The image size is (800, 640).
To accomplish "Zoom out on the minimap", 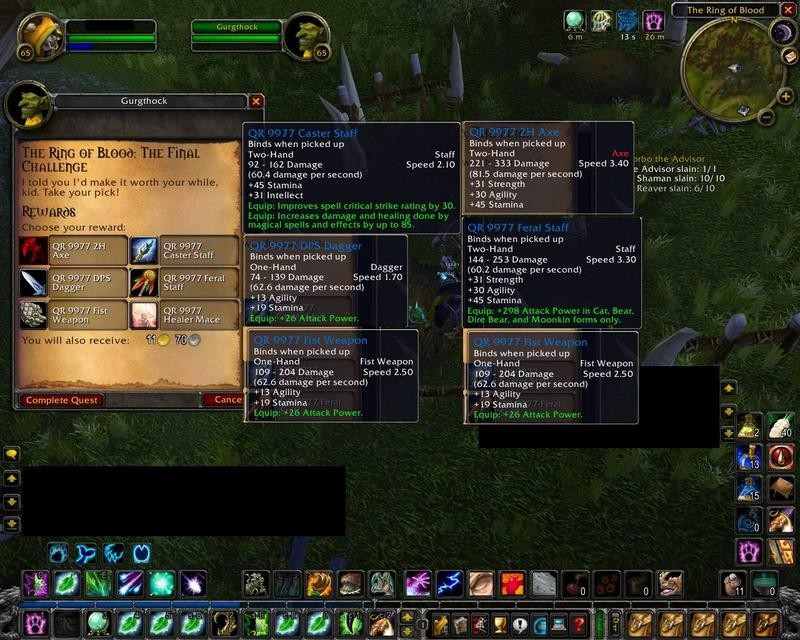I will 764,117.
